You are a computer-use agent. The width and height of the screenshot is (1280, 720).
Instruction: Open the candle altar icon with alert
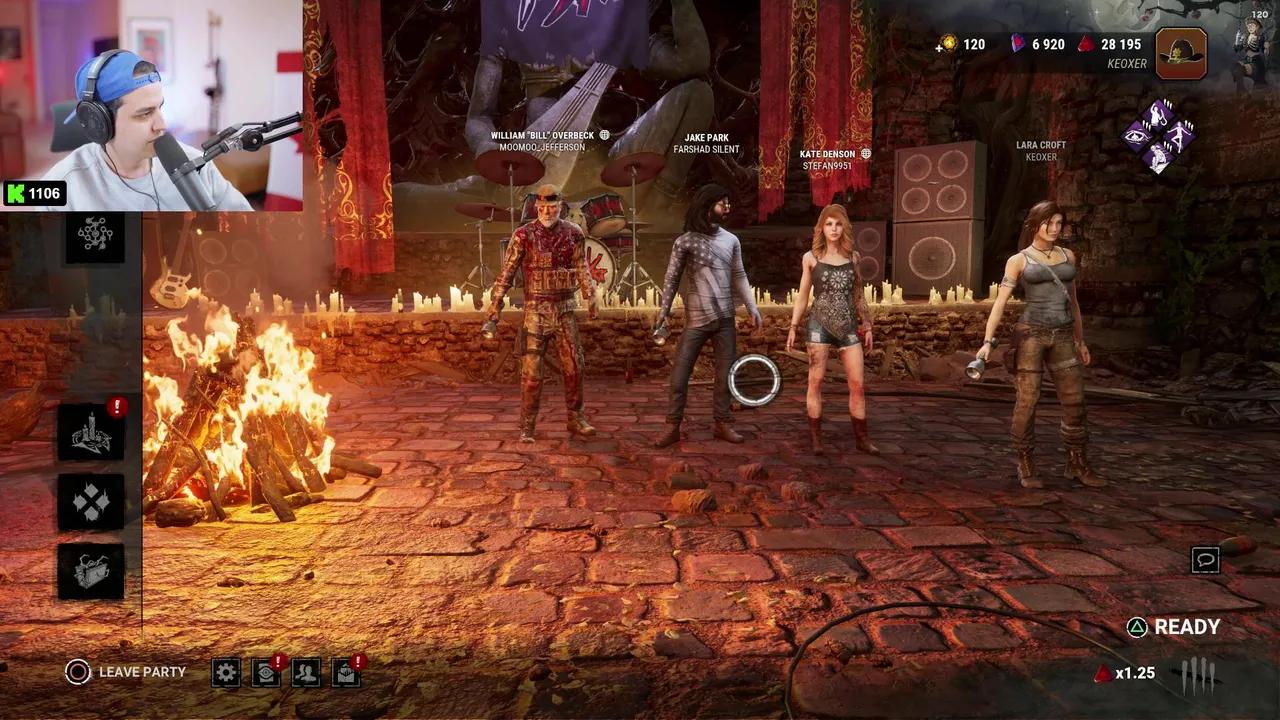pos(91,432)
